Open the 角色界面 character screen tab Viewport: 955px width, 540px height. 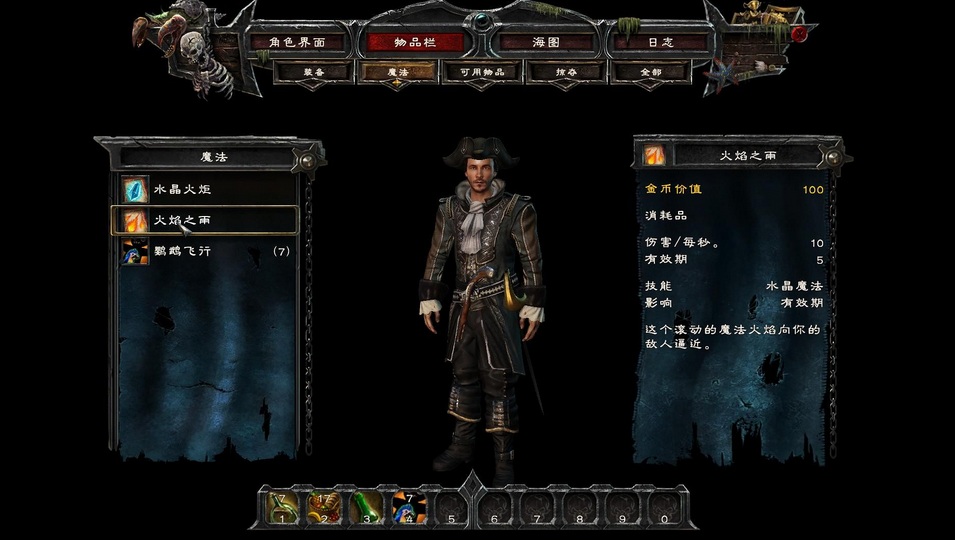(x=299, y=43)
